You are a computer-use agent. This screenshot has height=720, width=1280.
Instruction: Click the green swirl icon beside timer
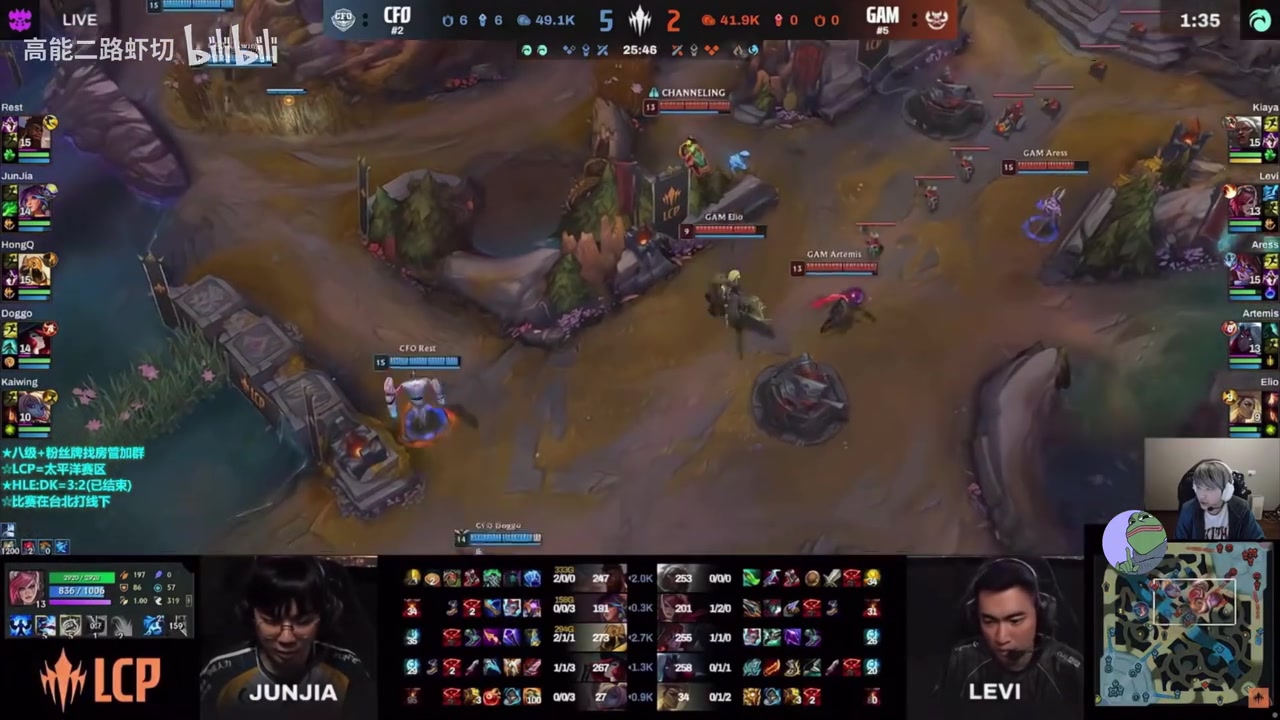pyautogui.click(x=1259, y=20)
